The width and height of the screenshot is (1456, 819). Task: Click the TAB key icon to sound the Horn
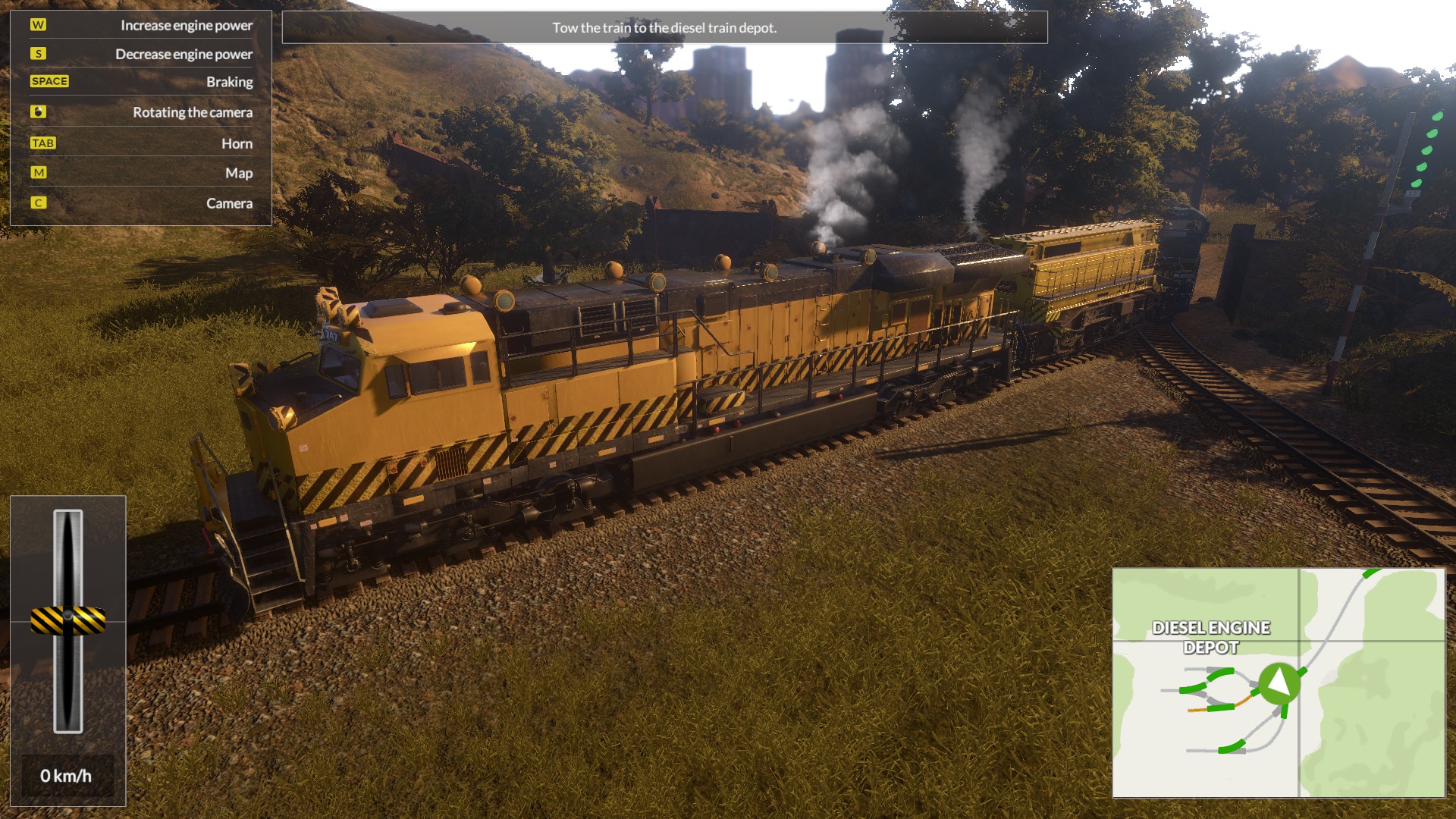(43, 143)
